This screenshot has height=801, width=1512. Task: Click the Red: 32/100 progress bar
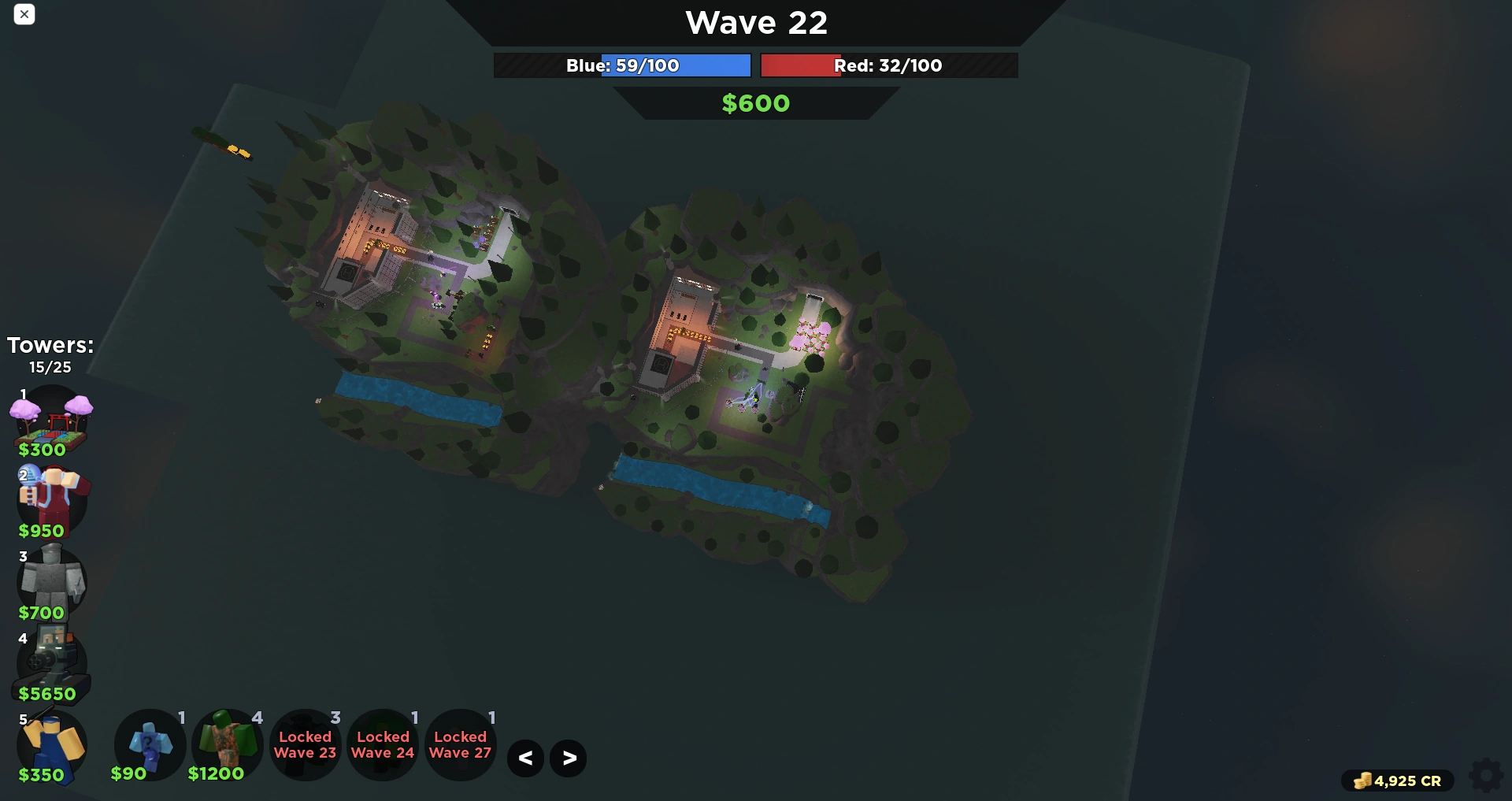coord(888,65)
